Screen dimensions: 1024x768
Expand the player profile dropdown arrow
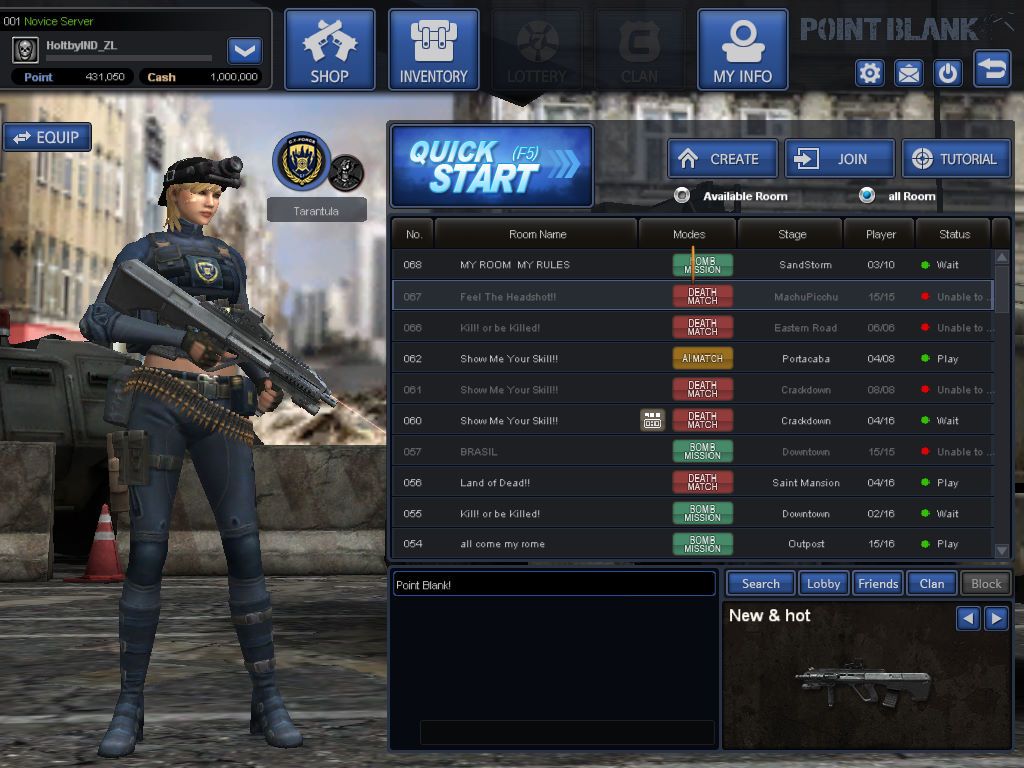(x=245, y=50)
